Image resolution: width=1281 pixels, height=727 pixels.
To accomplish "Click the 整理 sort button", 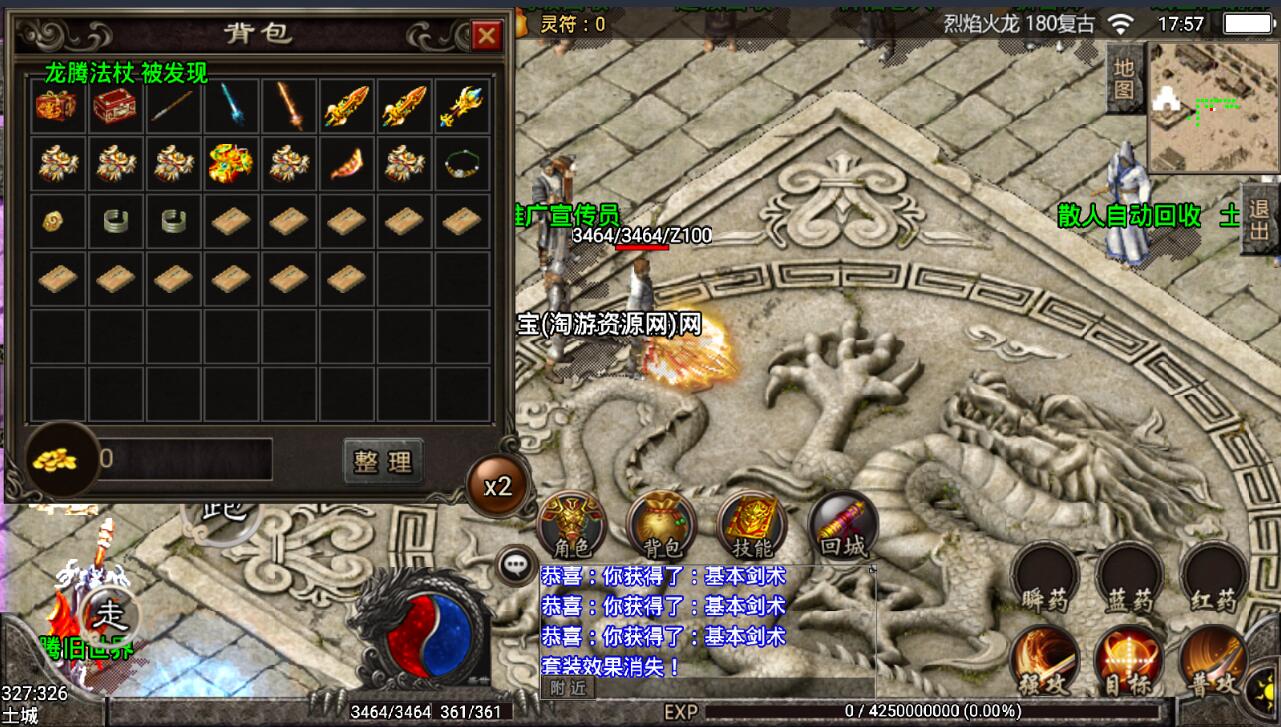I will click(x=382, y=461).
